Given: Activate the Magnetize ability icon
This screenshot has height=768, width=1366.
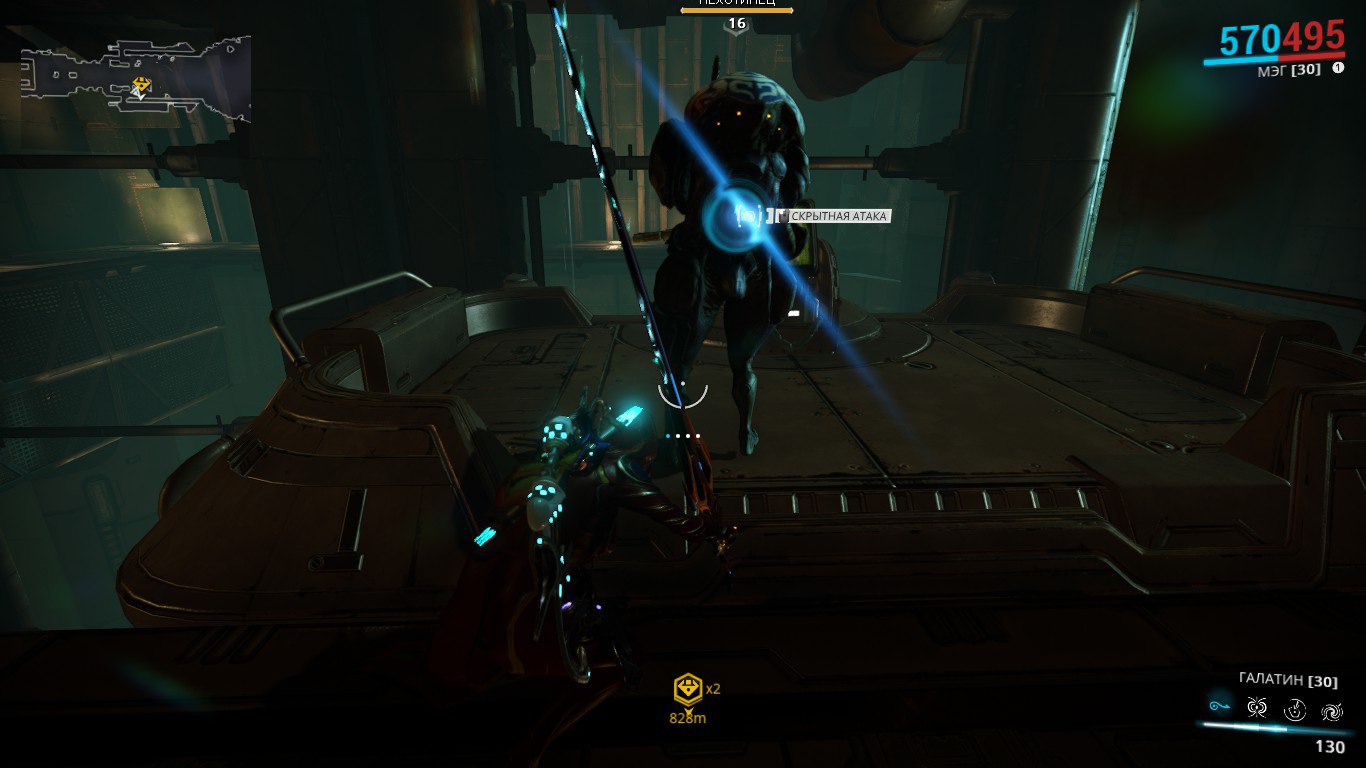Looking at the screenshot, I should 1258,708.
